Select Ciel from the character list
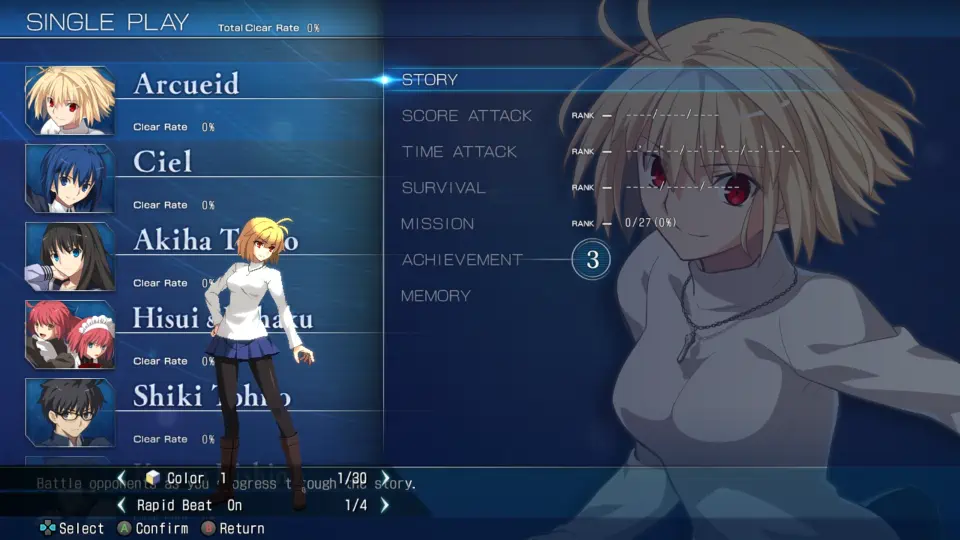Image resolution: width=960 pixels, height=540 pixels. tap(162, 162)
